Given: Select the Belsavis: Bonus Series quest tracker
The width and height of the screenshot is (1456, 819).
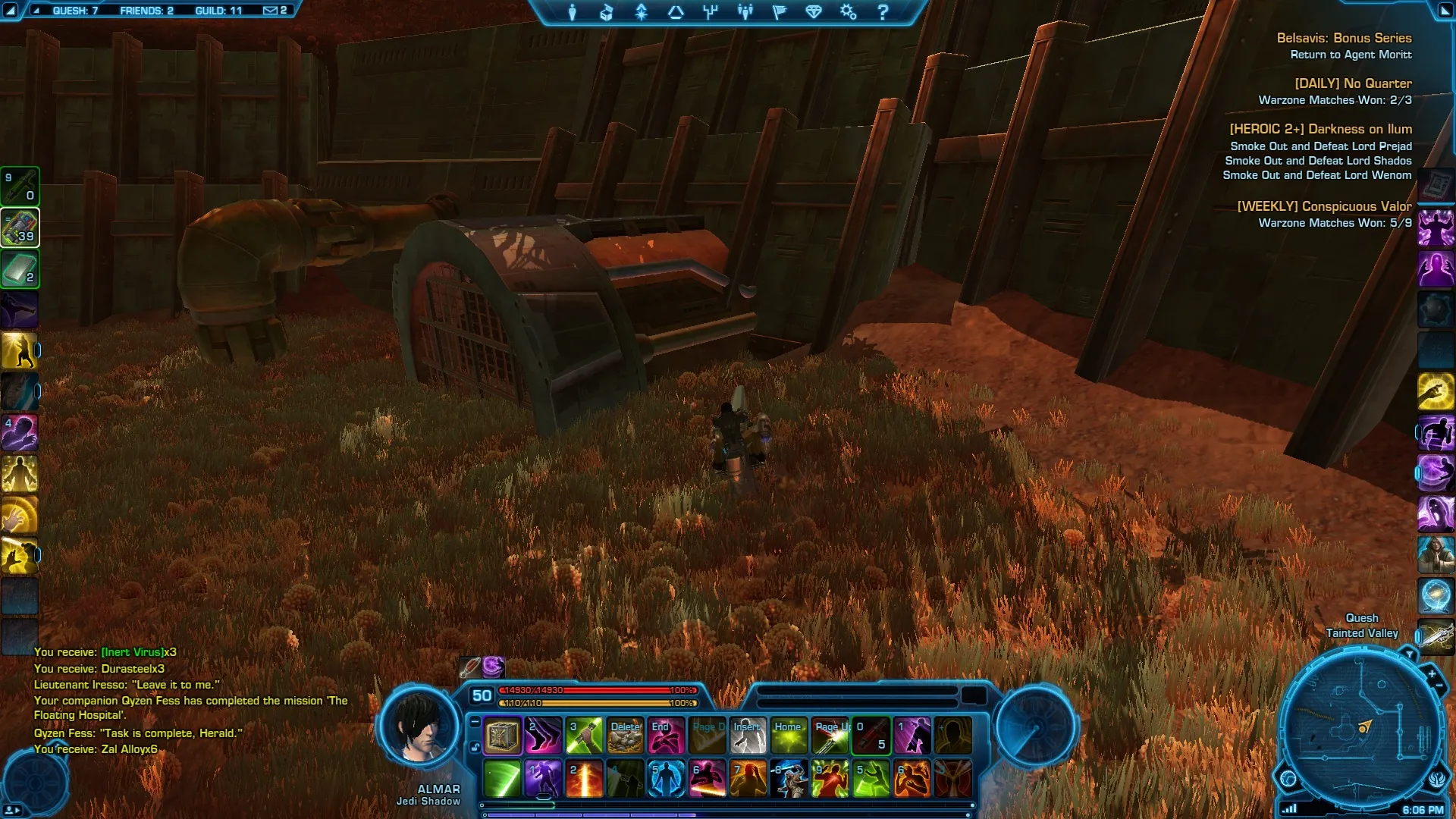Looking at the screenshot, I should 1344,38.
